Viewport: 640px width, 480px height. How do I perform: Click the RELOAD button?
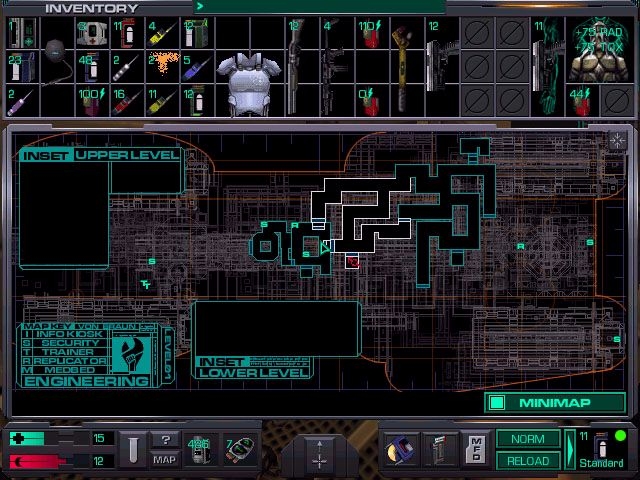coord(528,460)
